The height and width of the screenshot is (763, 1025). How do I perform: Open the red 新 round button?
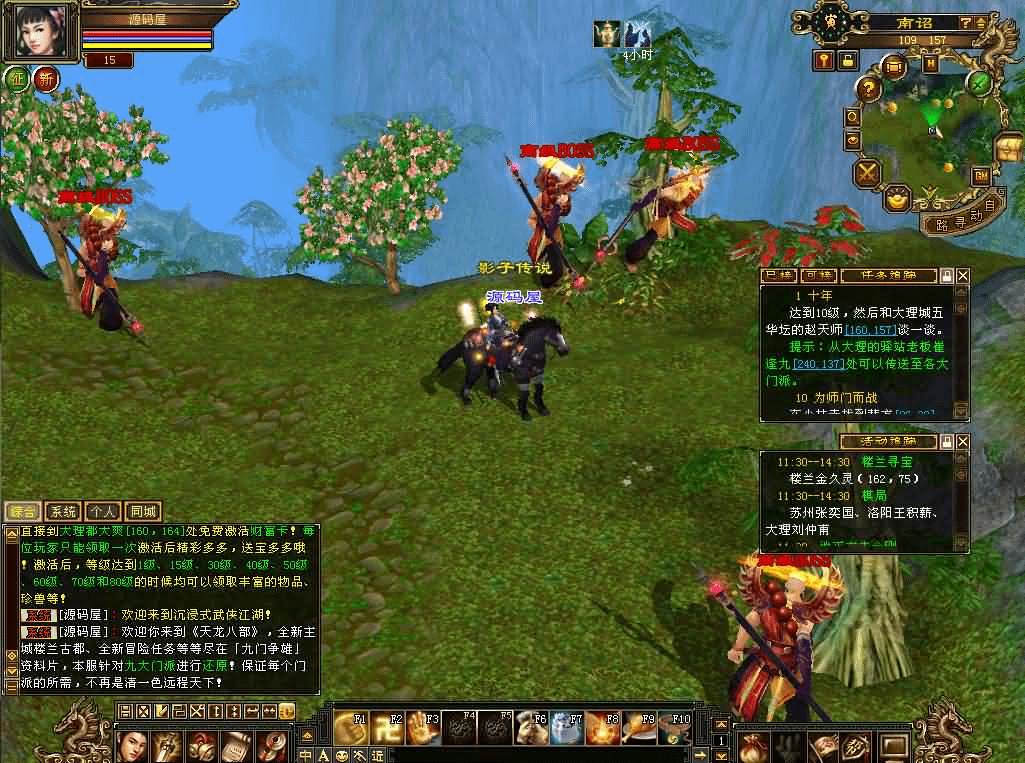point(45,78)
